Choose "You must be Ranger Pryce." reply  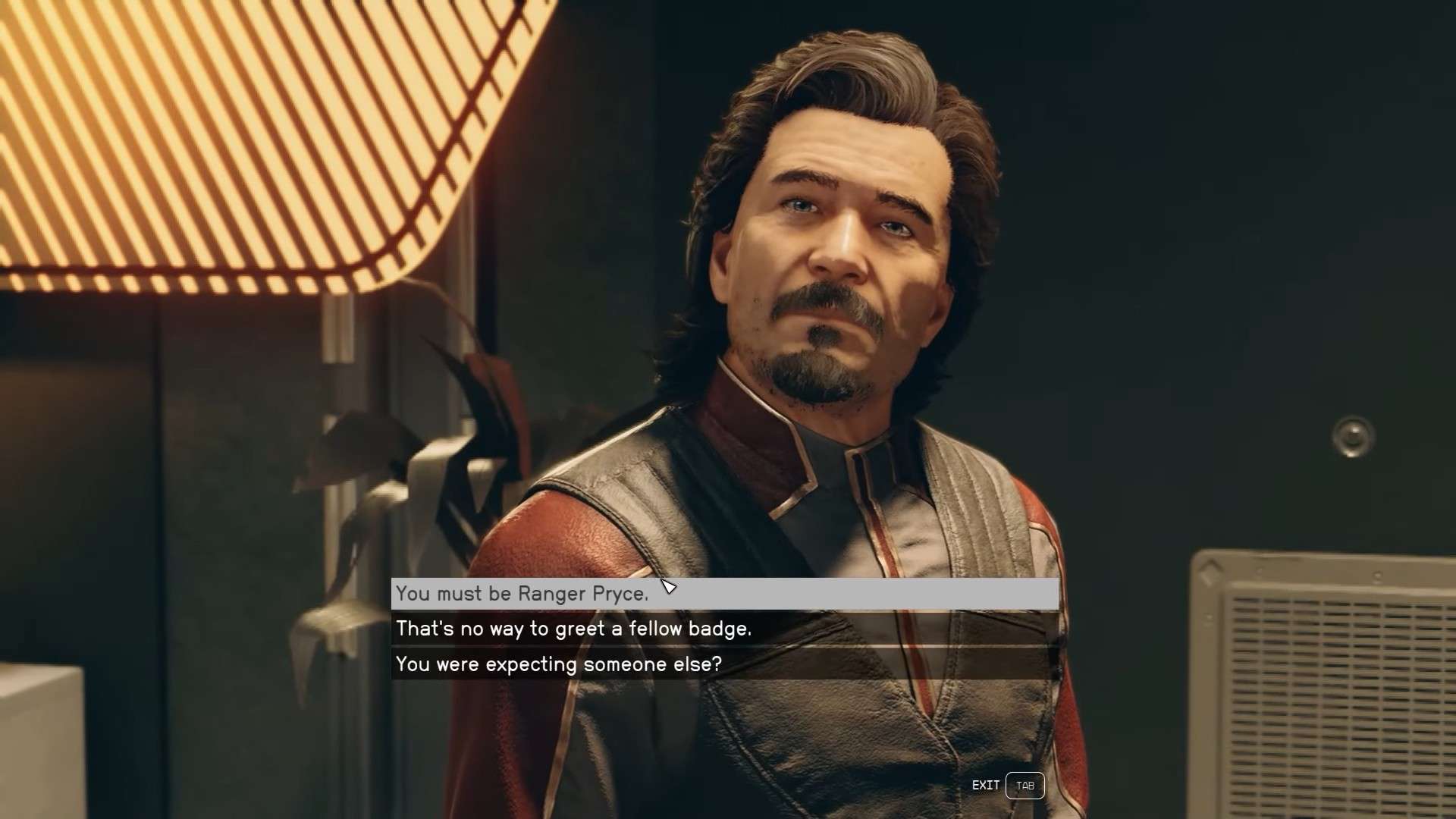522,594
